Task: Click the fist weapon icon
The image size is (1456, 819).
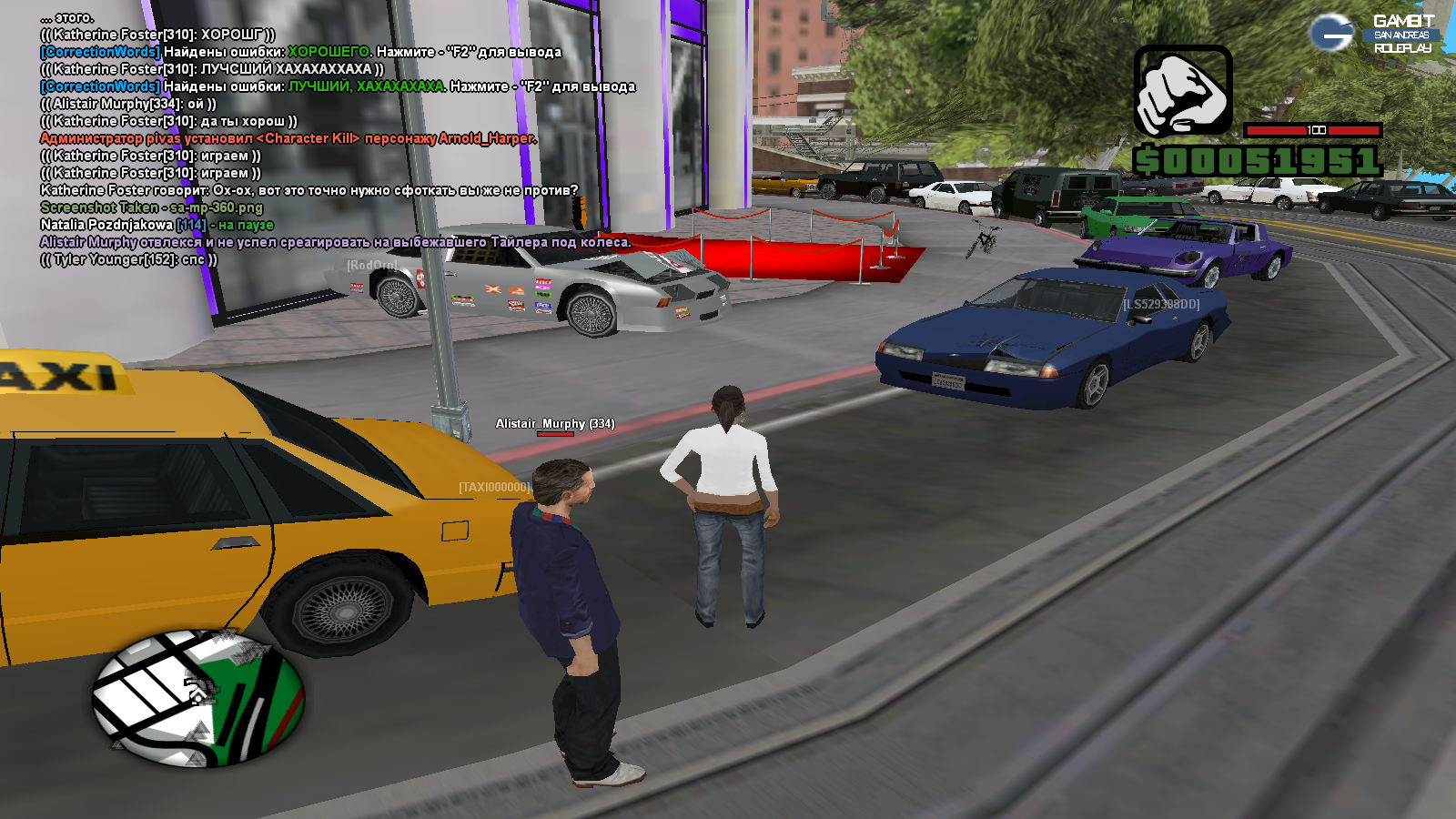Action: pyautogui.click(x=1182, y=92)
